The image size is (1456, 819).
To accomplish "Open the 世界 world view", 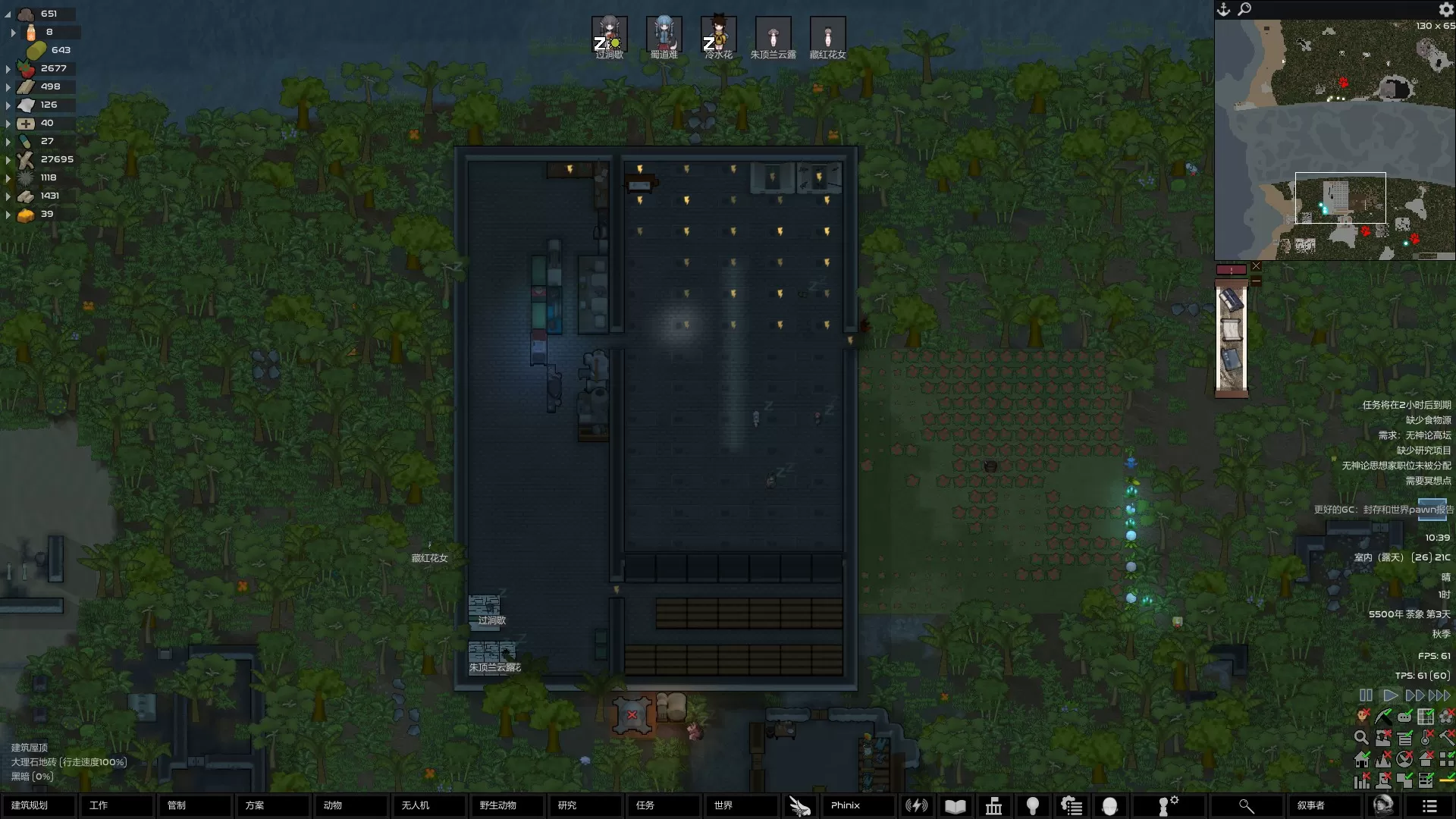I will pos(741,805).
